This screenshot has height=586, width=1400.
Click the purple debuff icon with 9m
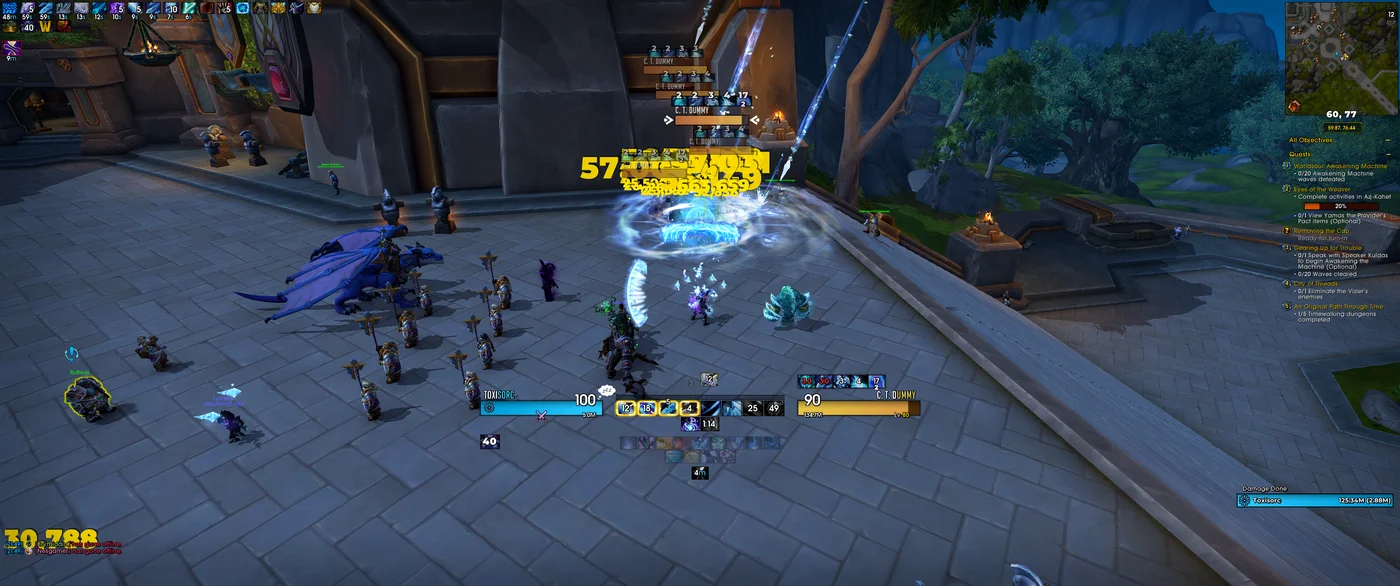[x=12, y=47]
